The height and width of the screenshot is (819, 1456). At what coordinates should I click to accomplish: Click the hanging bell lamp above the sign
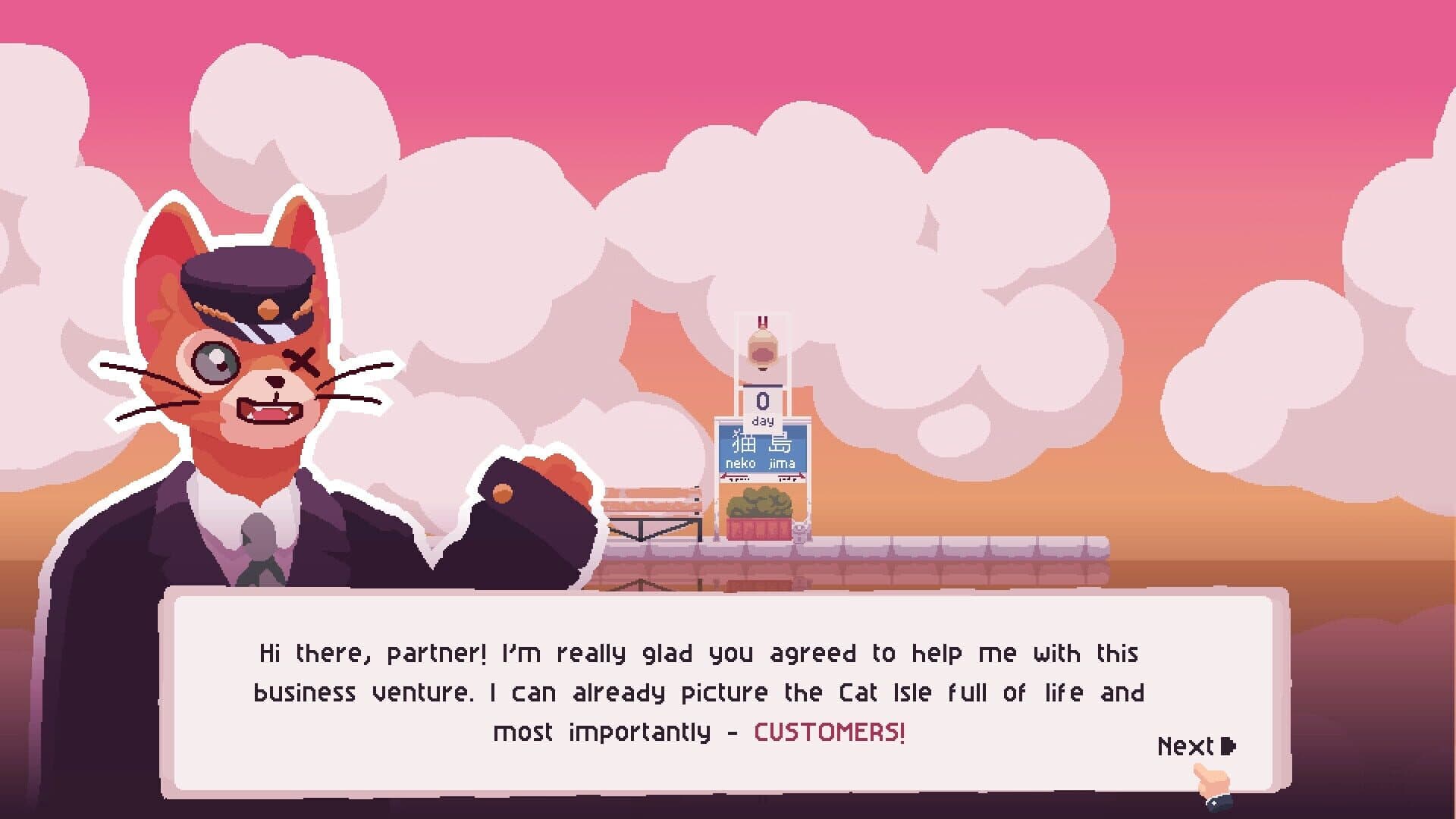762,349
